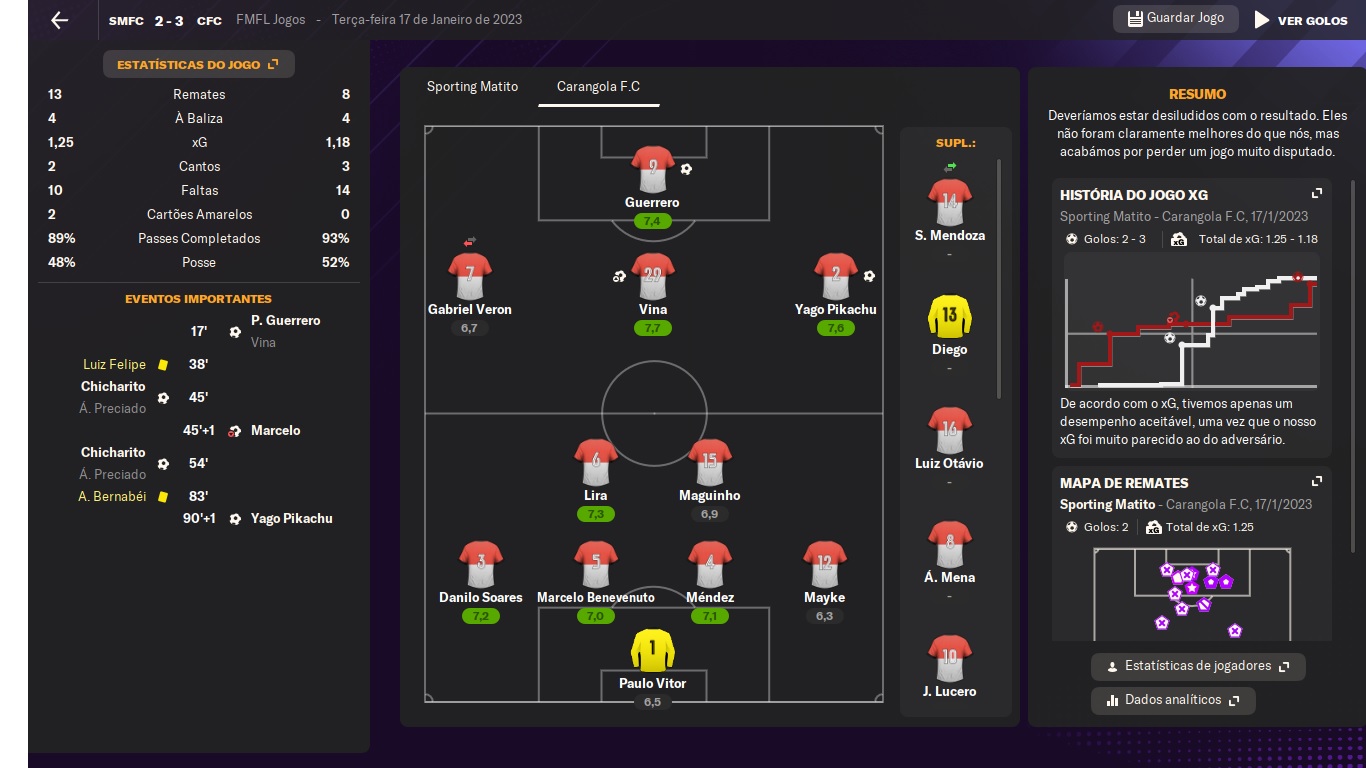The image size is (1366, 768).
Task: Pick Gabriel Veron's player shirt
Action: (470, 276)
